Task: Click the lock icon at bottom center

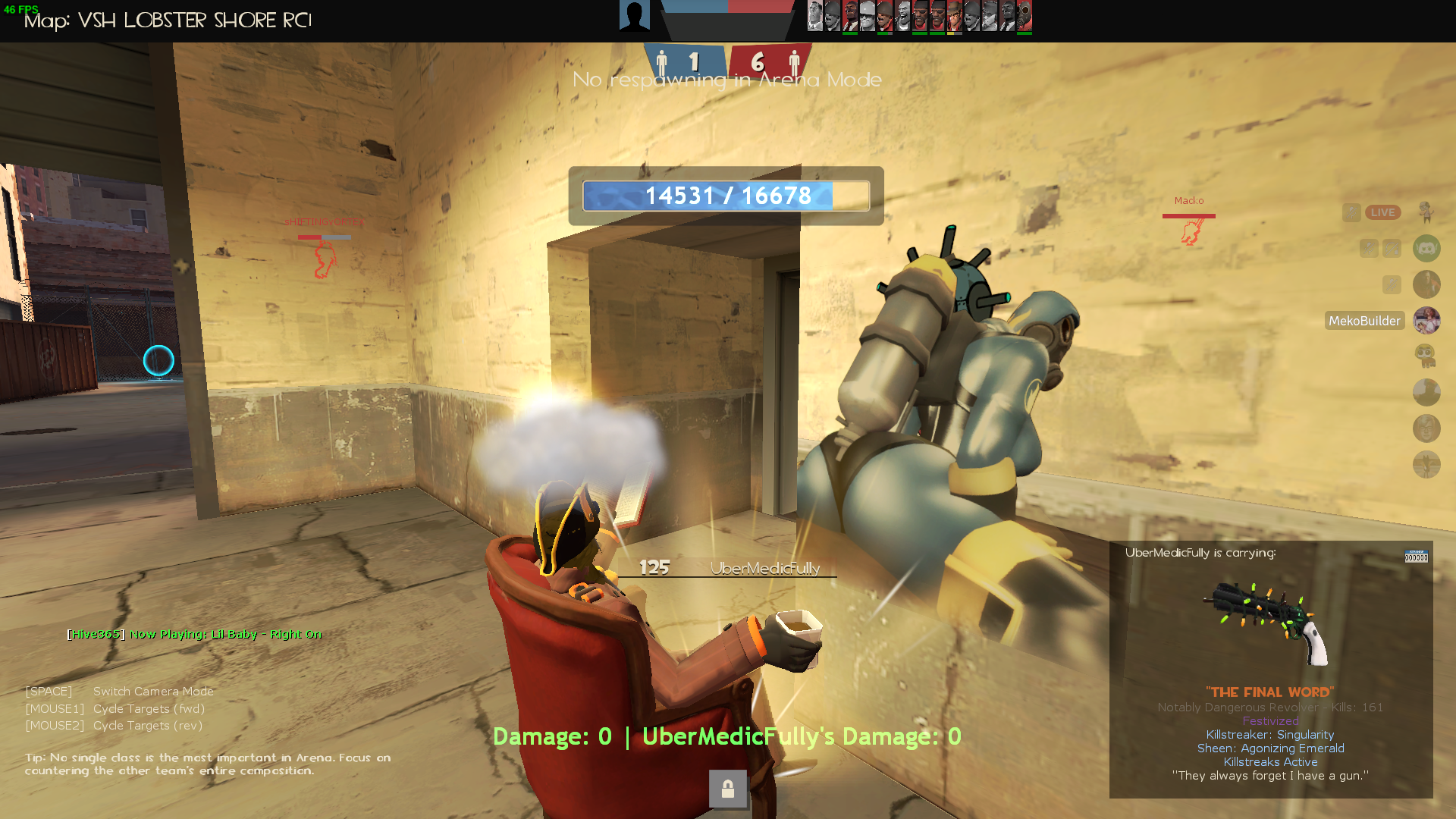Action: tap(728, 789)
